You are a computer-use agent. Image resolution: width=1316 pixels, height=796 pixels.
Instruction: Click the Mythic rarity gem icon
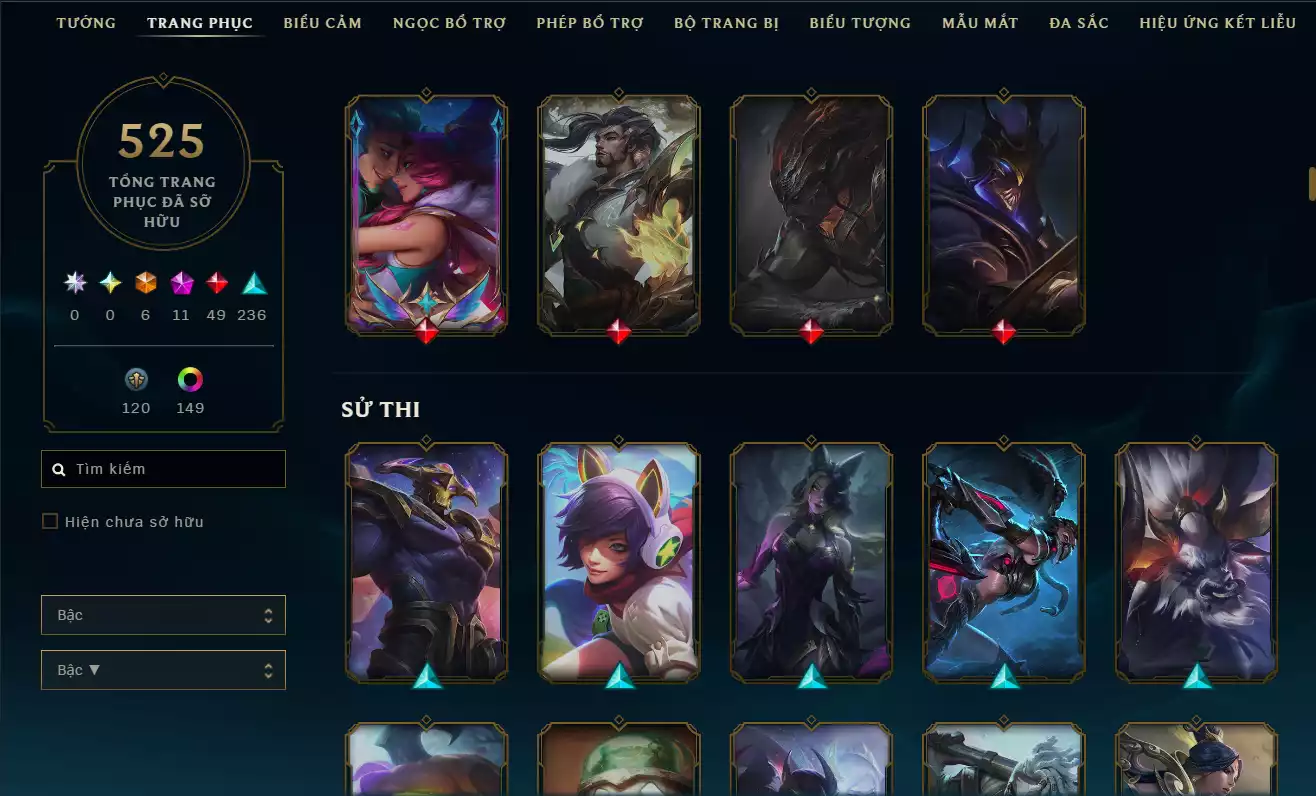(x=109, y=283)
